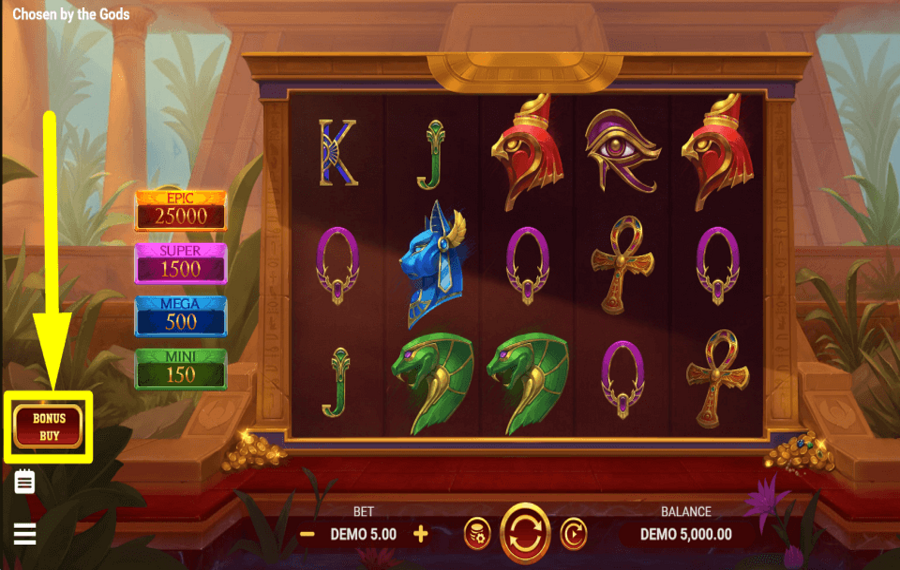900x570 pixels.
Task: Activate the autoplay button
Action: [x=573, y=533]
